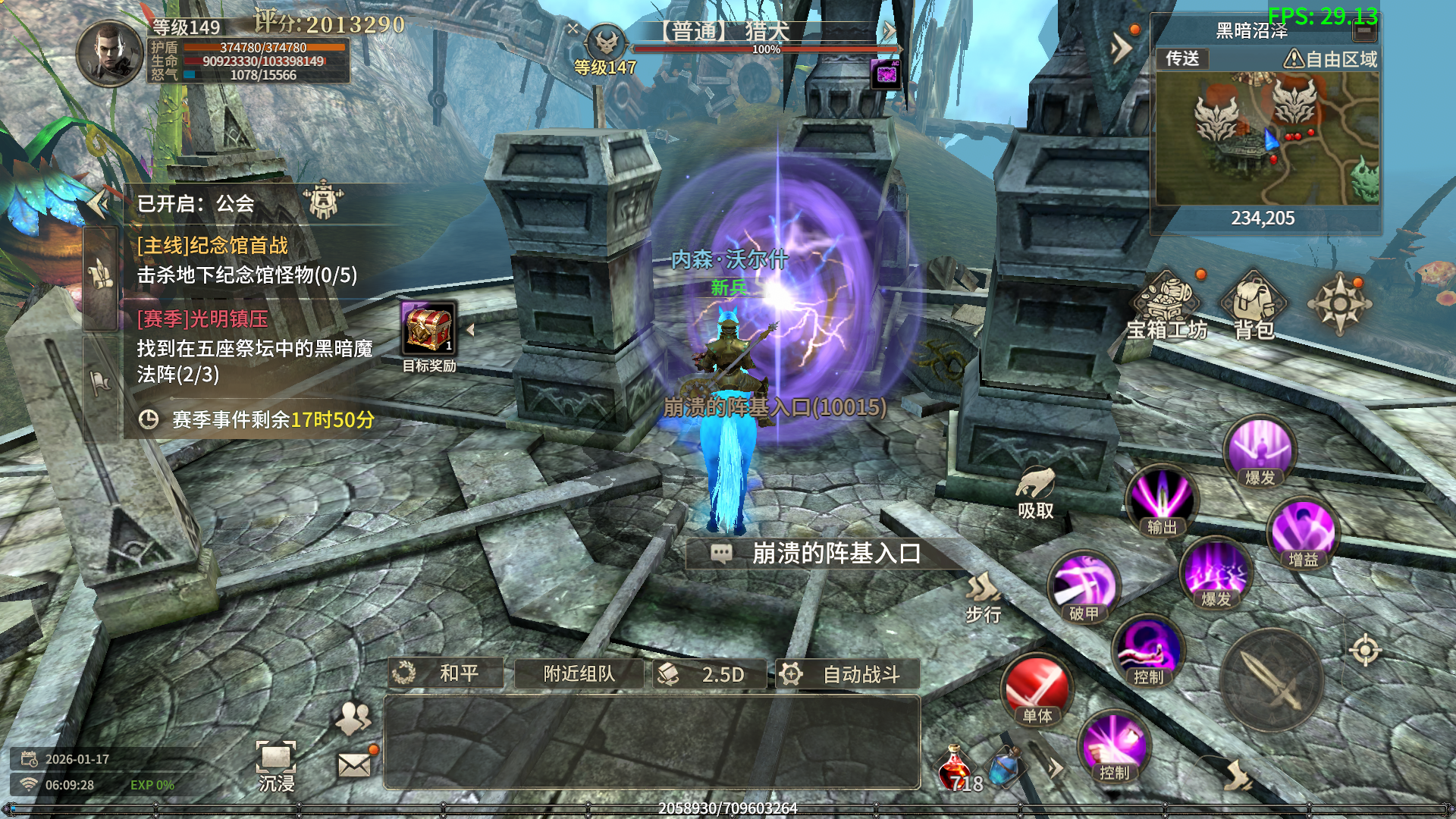This screenshot has width=1456, height=819.
Task: Activate the 破甲 armor break skill
Action: [x=1084, y=588]
